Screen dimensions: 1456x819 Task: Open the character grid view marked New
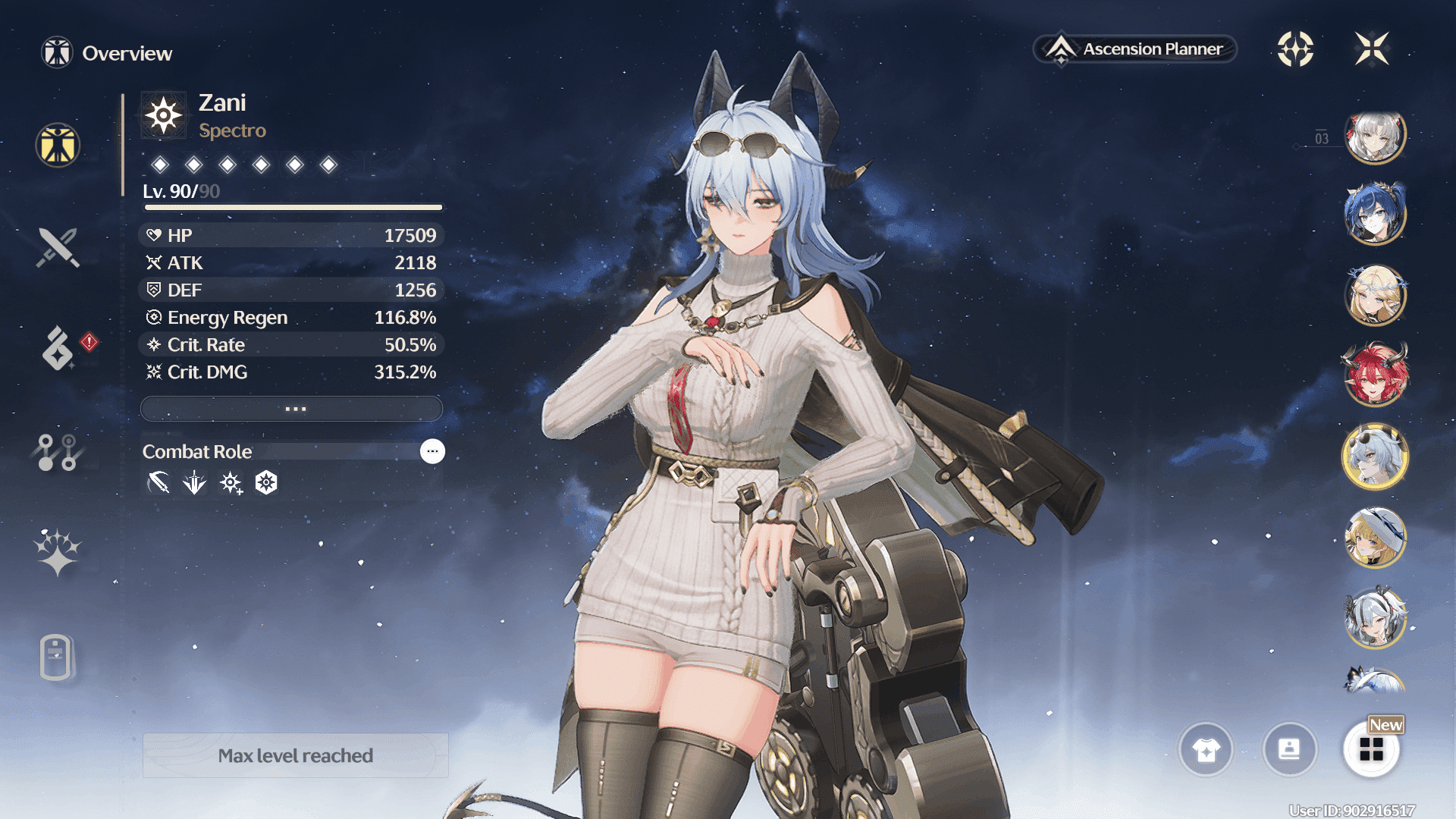[1371, 749]
